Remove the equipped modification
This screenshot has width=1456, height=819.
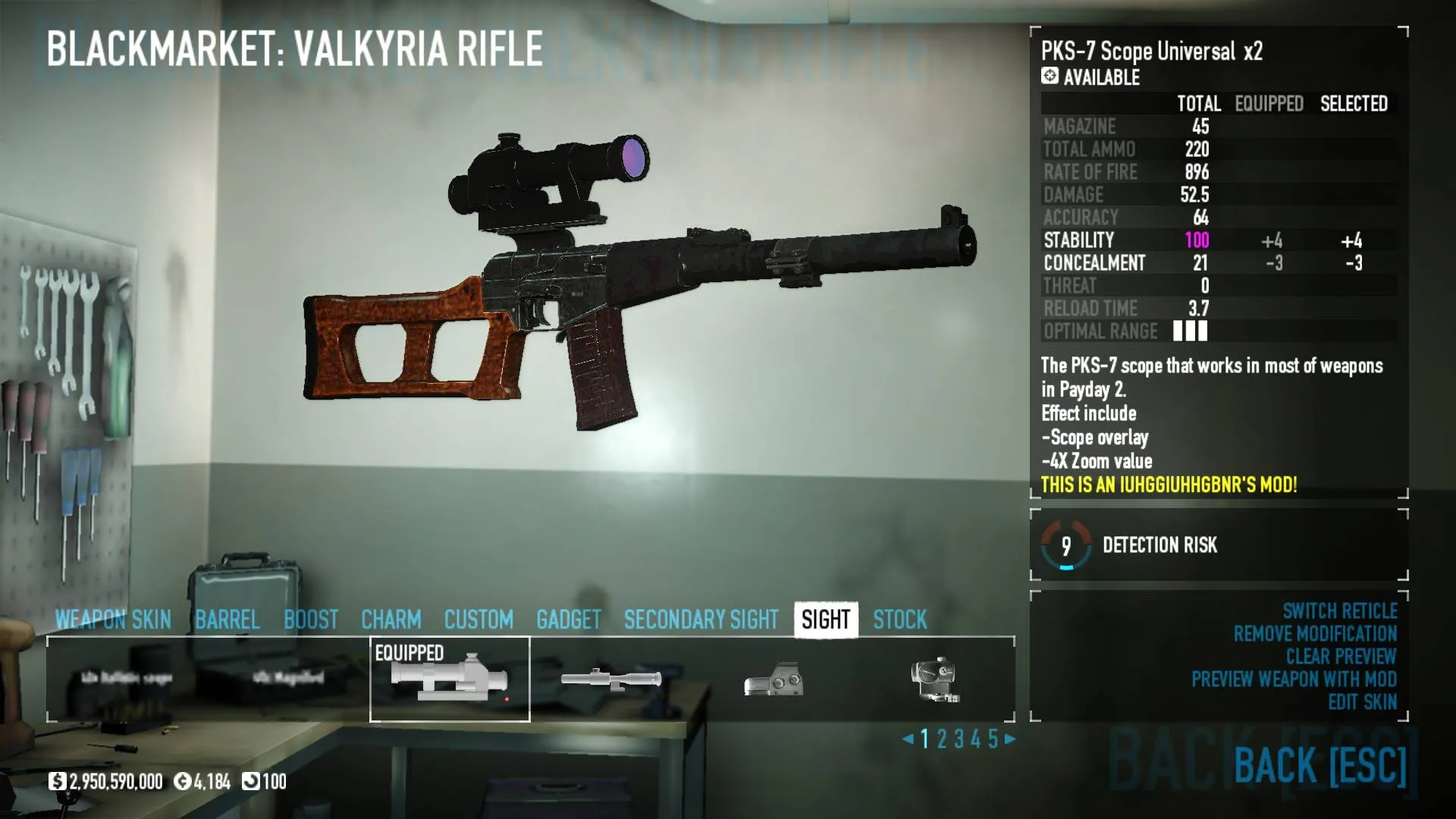(x=1314, y=634)
